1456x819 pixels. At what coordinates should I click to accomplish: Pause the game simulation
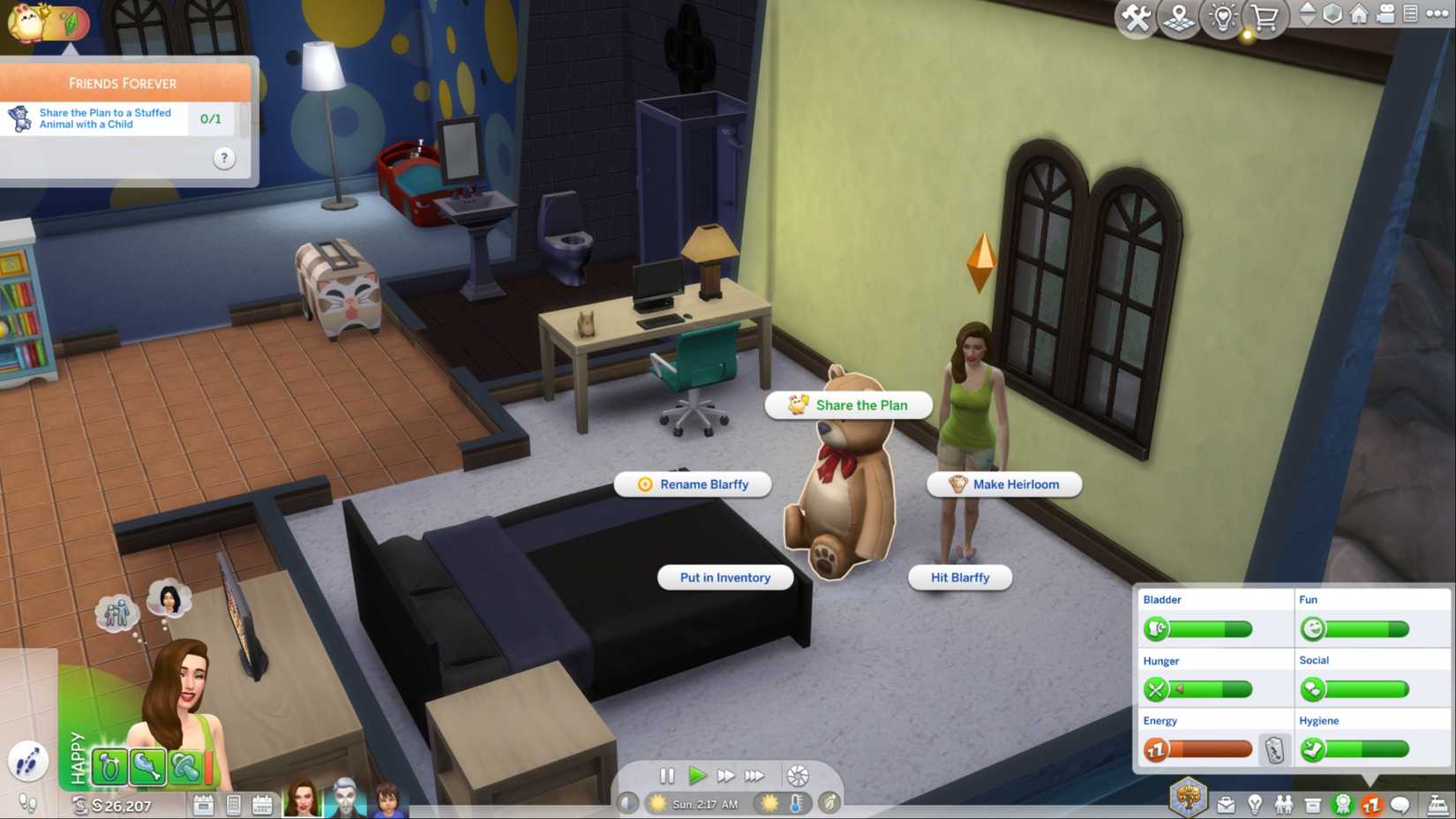668,776
